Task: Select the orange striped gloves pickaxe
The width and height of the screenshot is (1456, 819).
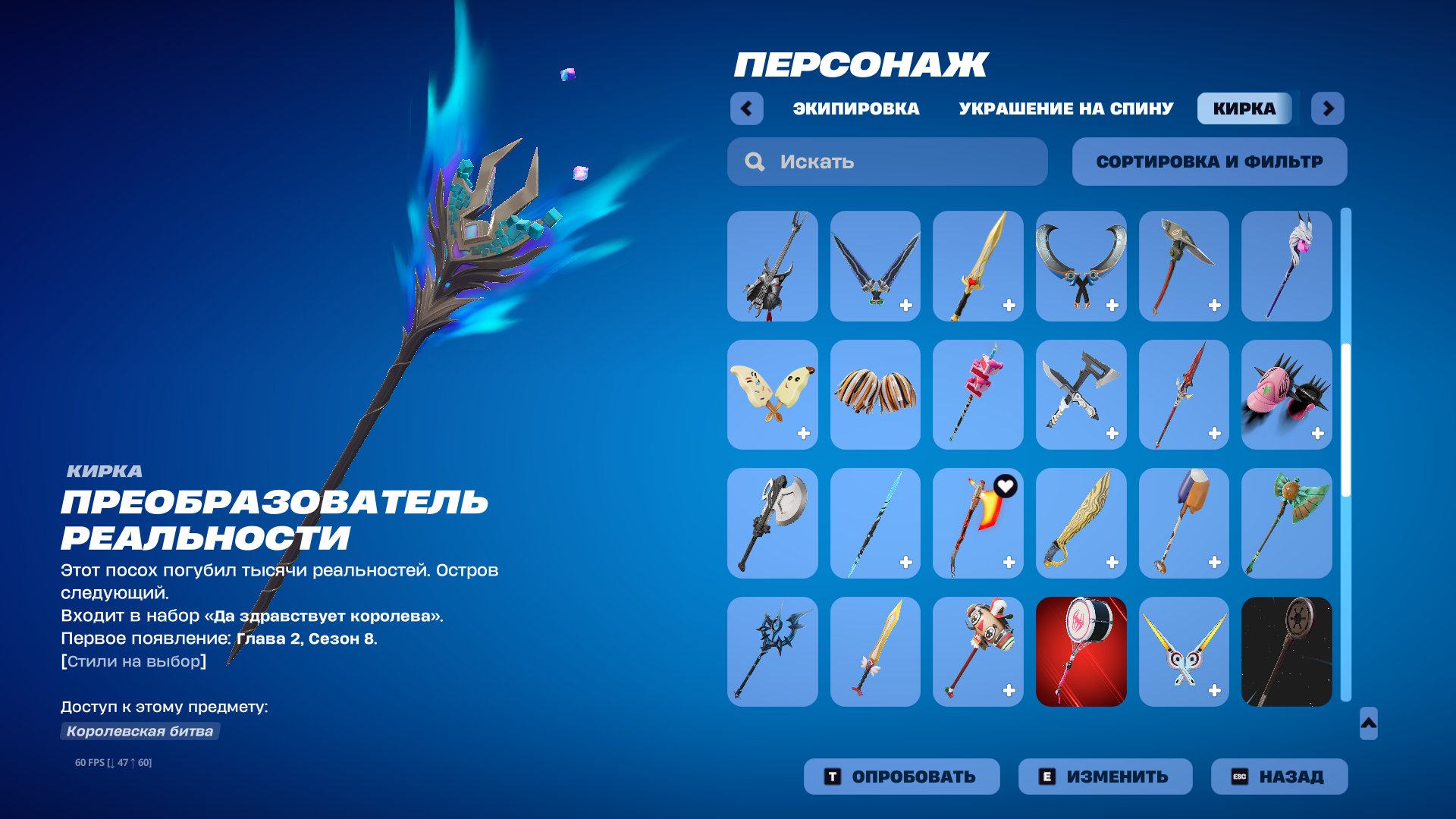Action: 875,394
